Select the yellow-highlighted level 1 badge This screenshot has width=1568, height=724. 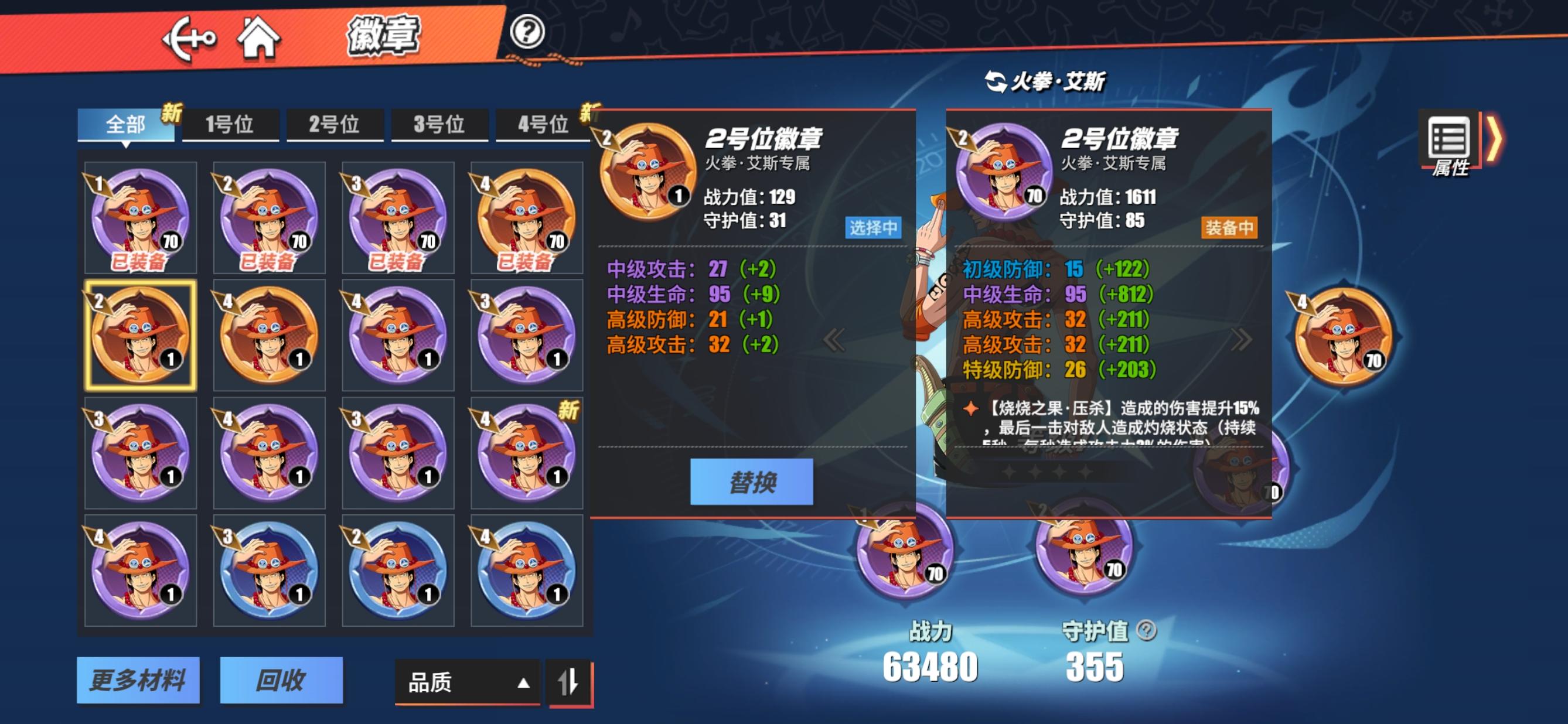[x=140, y=334]
